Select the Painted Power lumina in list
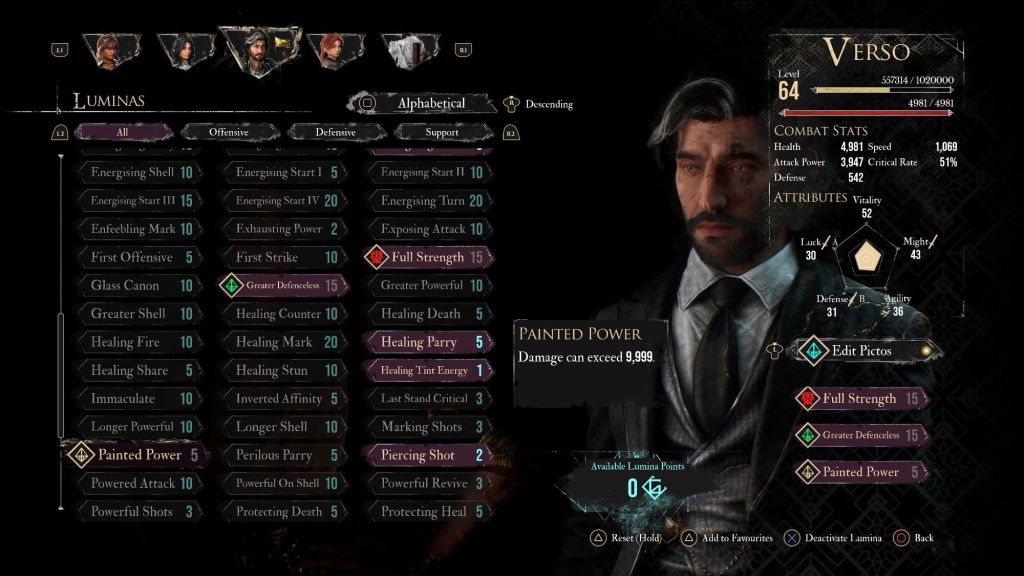1024x576 pixels. 138,455
